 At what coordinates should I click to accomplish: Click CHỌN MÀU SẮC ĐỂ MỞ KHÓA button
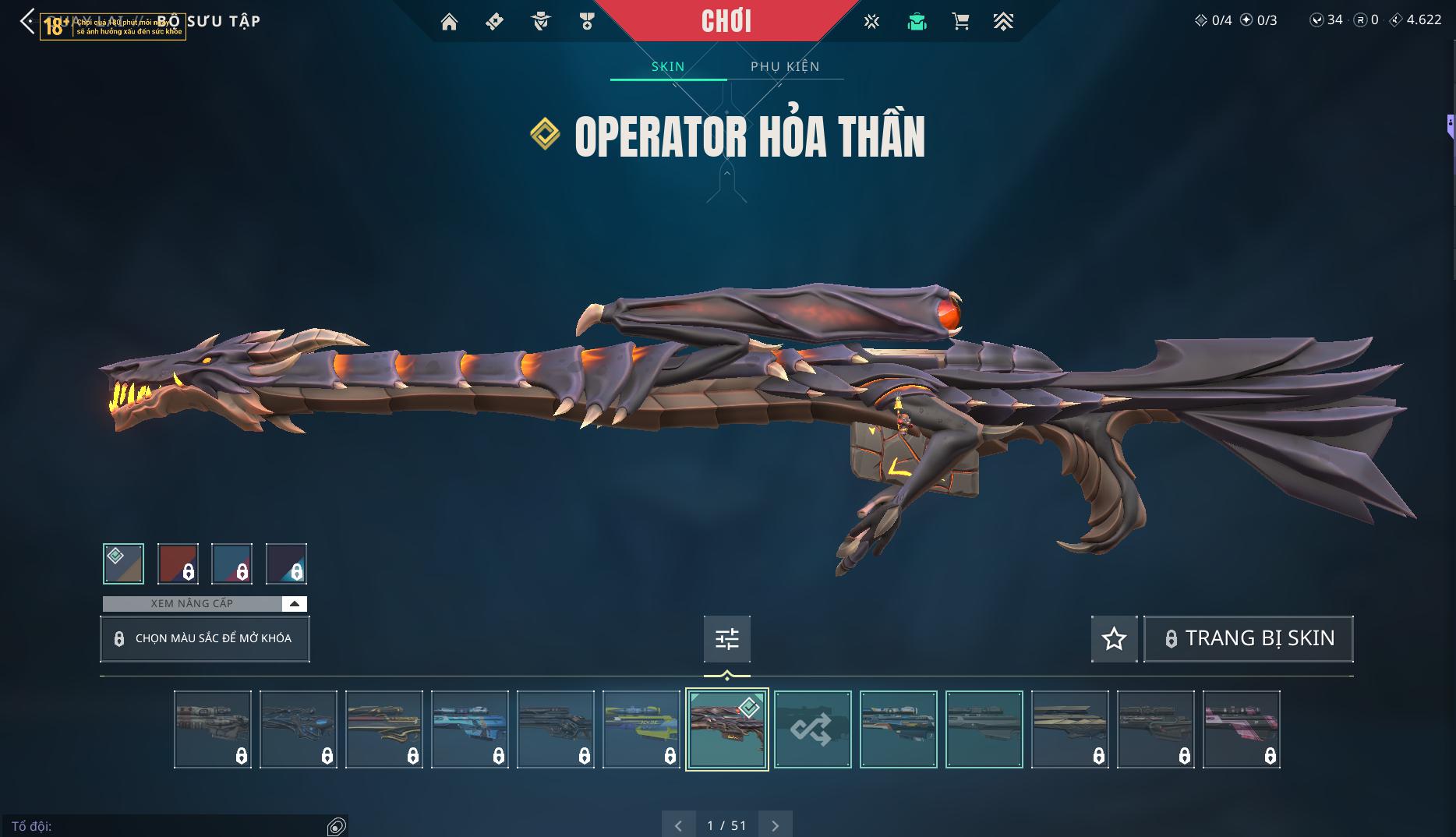point(205,639)
